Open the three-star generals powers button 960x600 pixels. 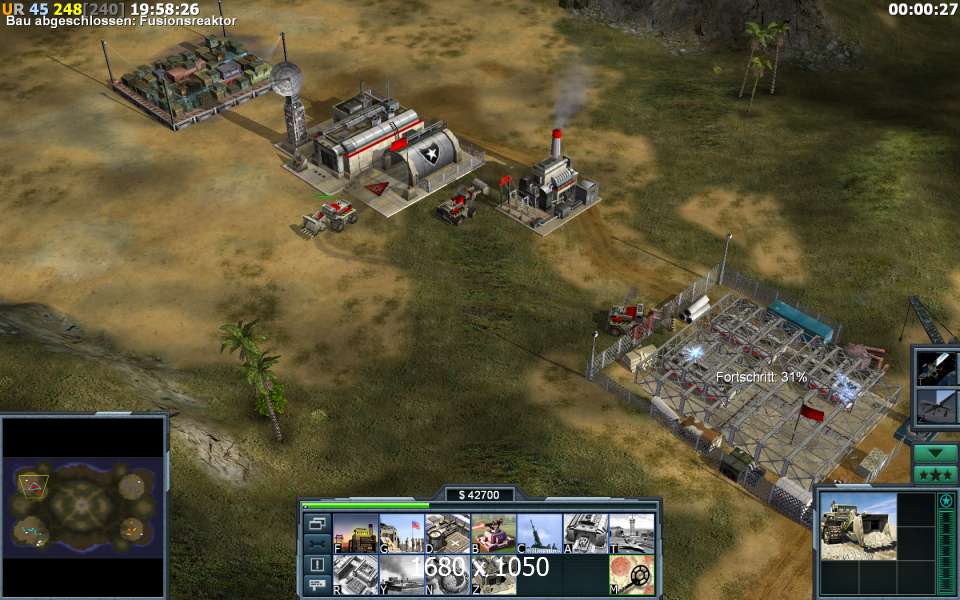934,474
